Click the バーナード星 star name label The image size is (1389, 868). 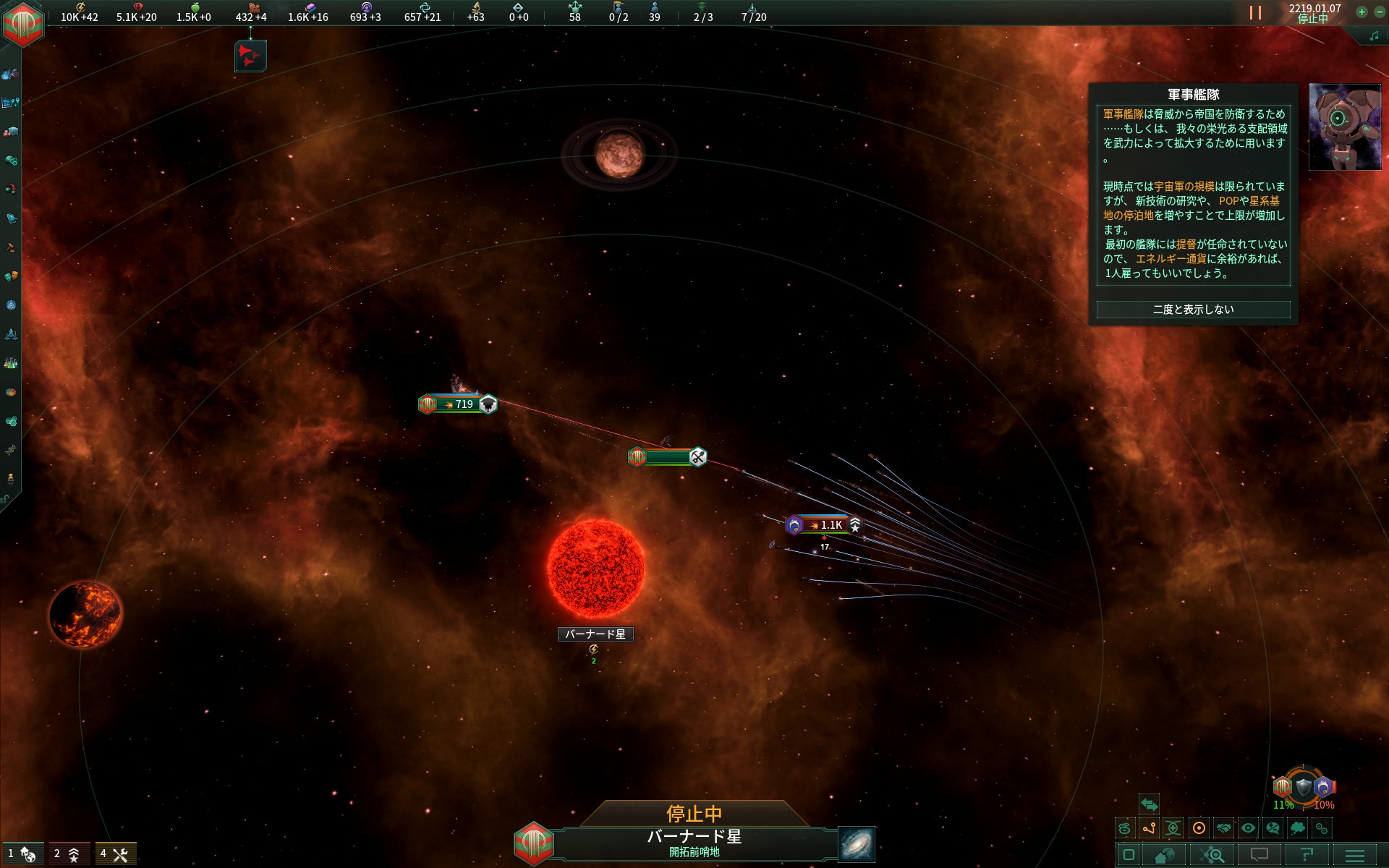595,634
